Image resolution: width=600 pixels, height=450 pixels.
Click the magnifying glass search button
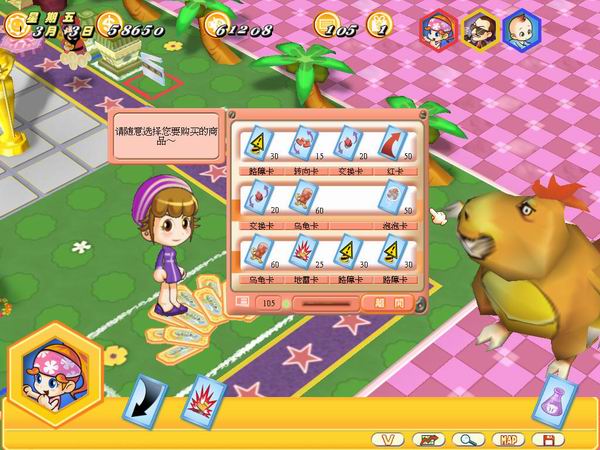466,439
